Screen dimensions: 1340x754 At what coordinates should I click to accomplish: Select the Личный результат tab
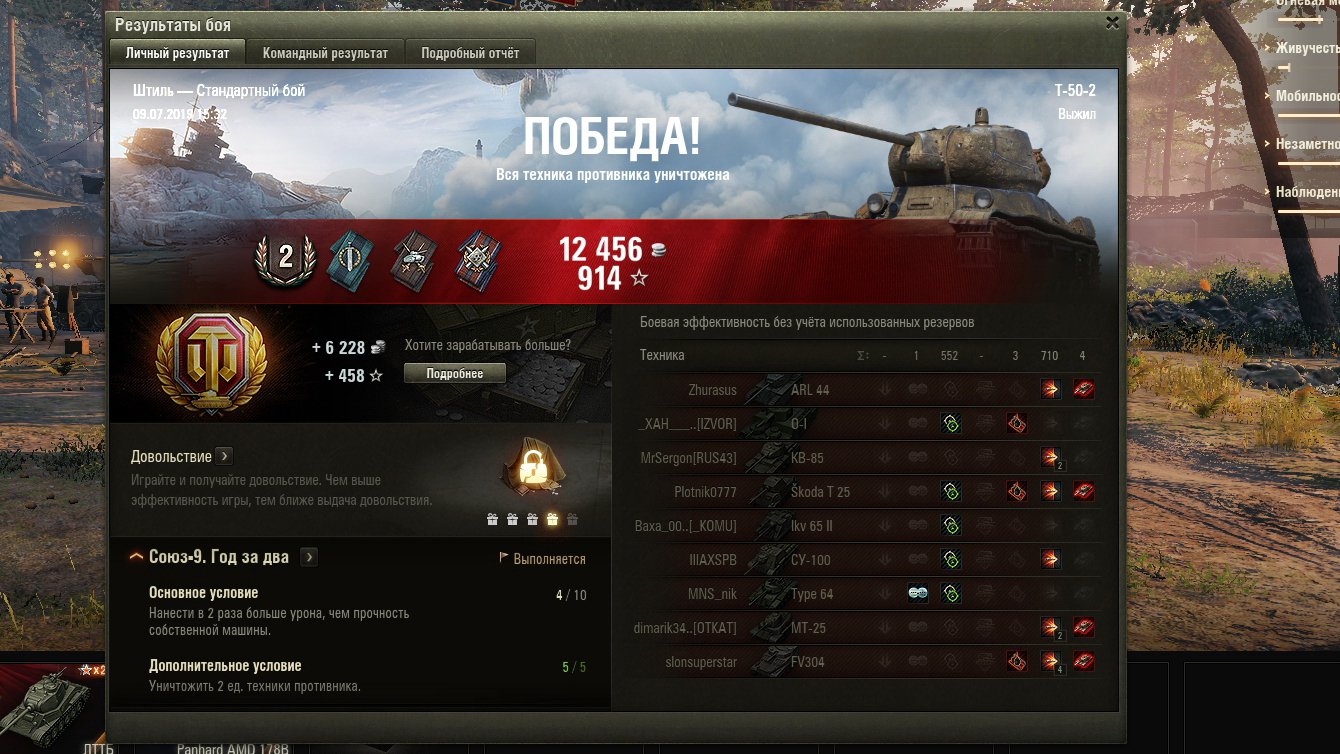(x=177, y=53)
